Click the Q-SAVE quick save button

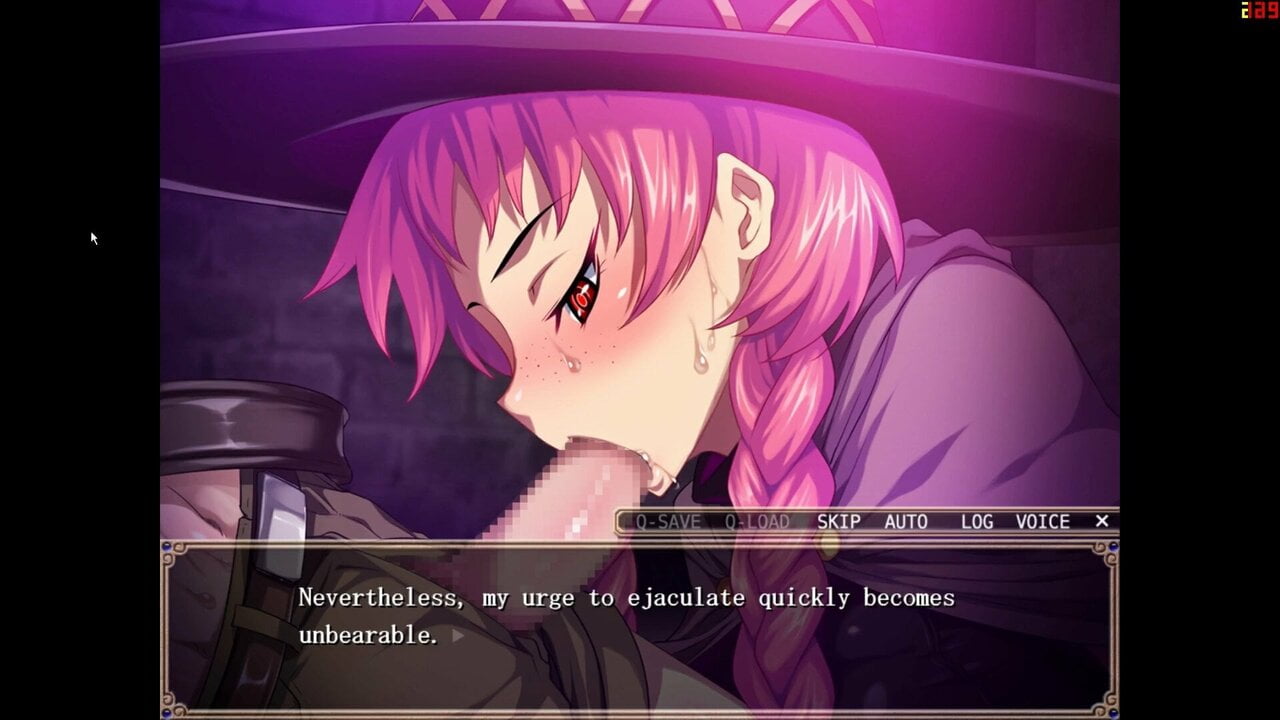[x=668, y=522]
